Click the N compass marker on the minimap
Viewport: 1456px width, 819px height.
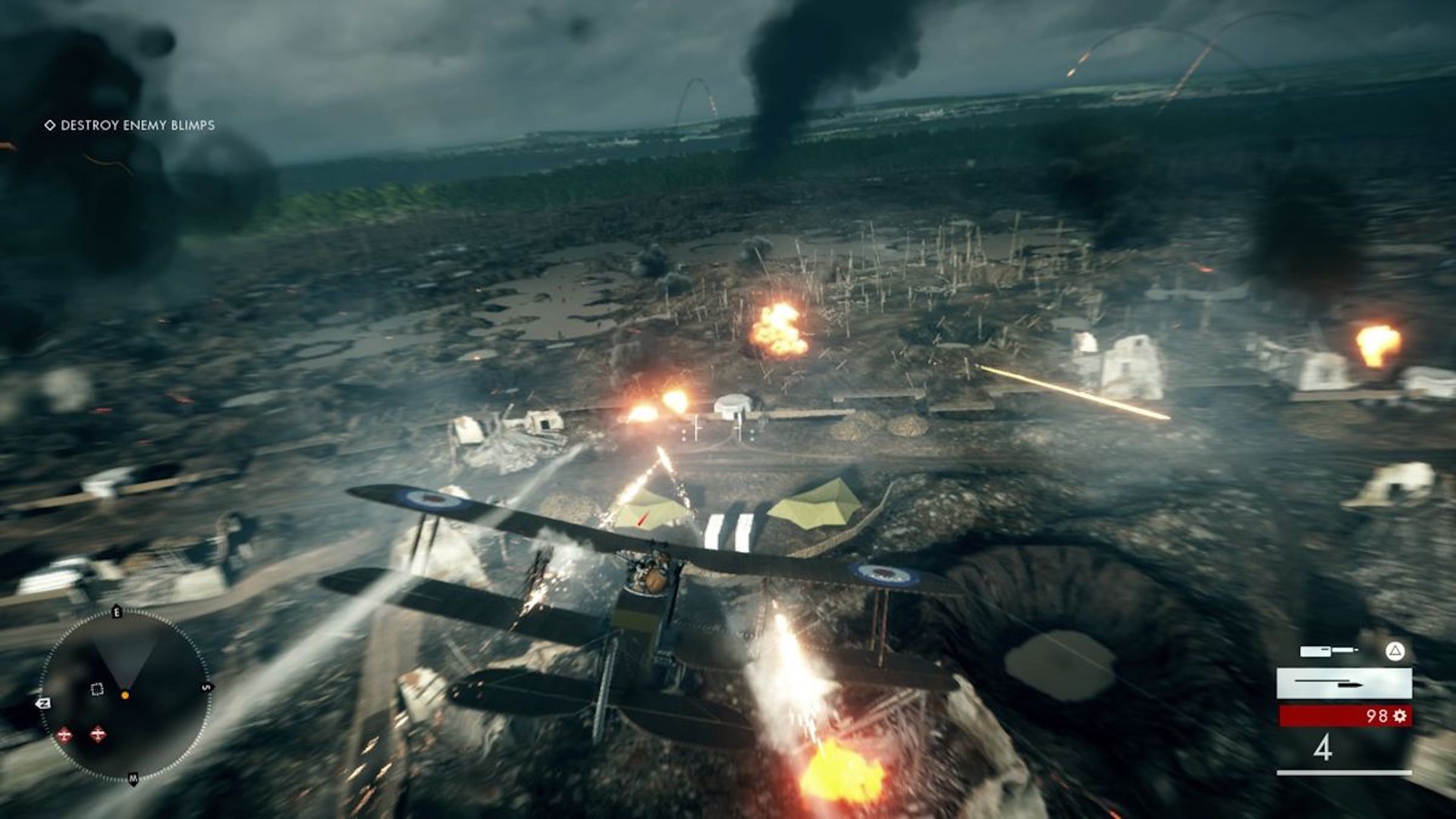(43, 702)
